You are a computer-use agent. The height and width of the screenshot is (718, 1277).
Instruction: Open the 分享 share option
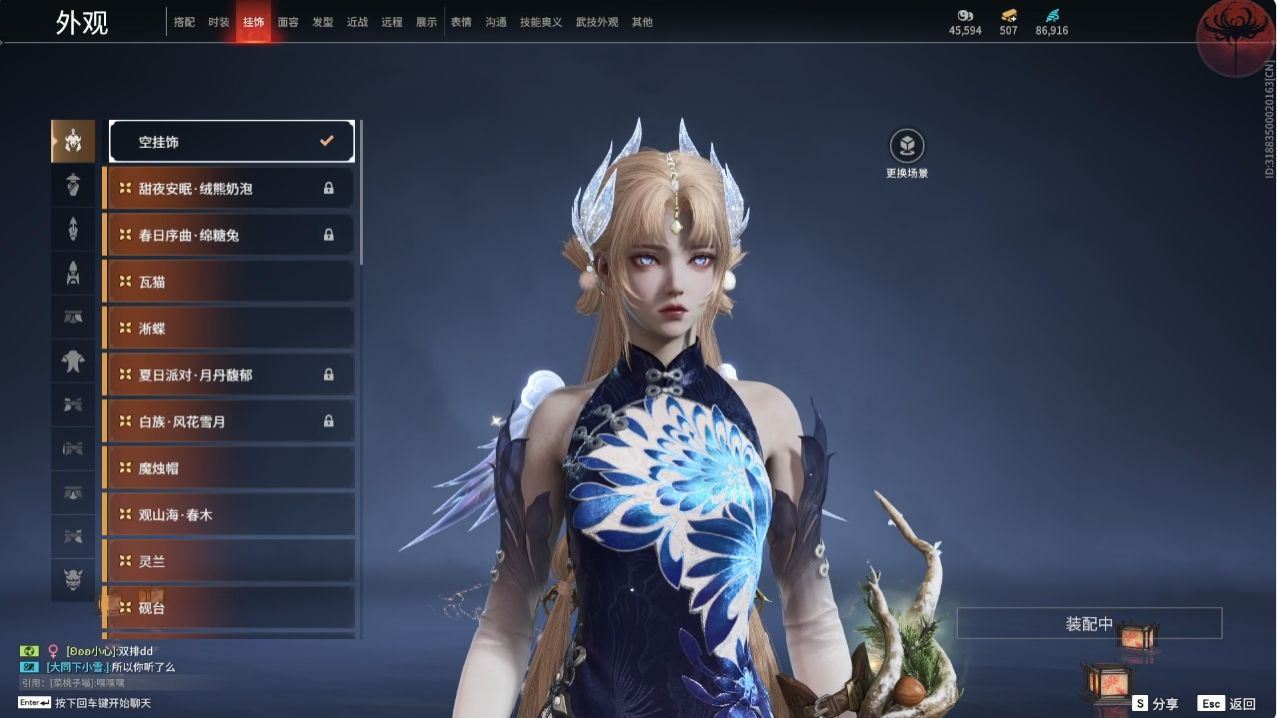(x=1156, y=704)
